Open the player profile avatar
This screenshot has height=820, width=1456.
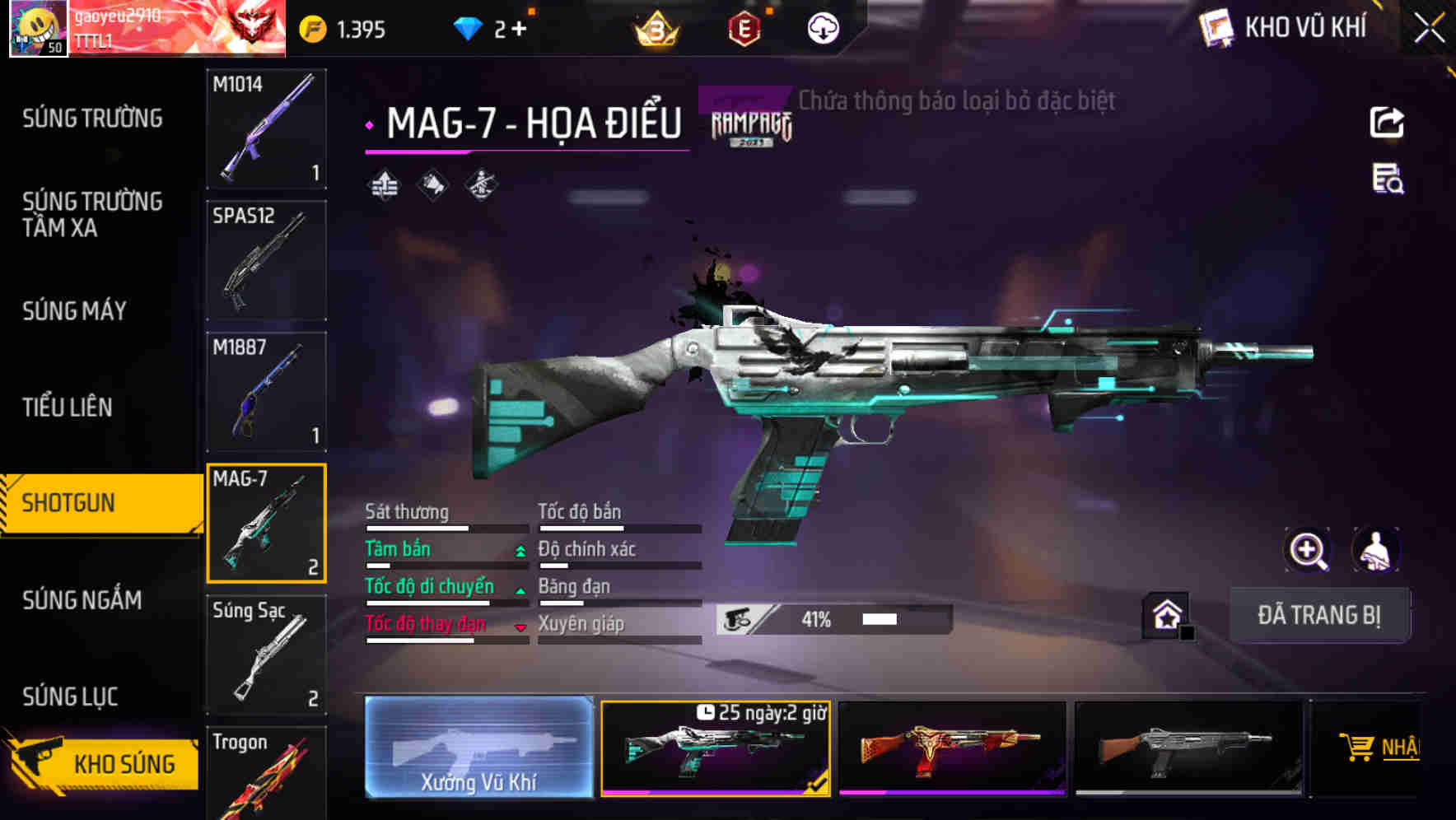pos(38,28)
